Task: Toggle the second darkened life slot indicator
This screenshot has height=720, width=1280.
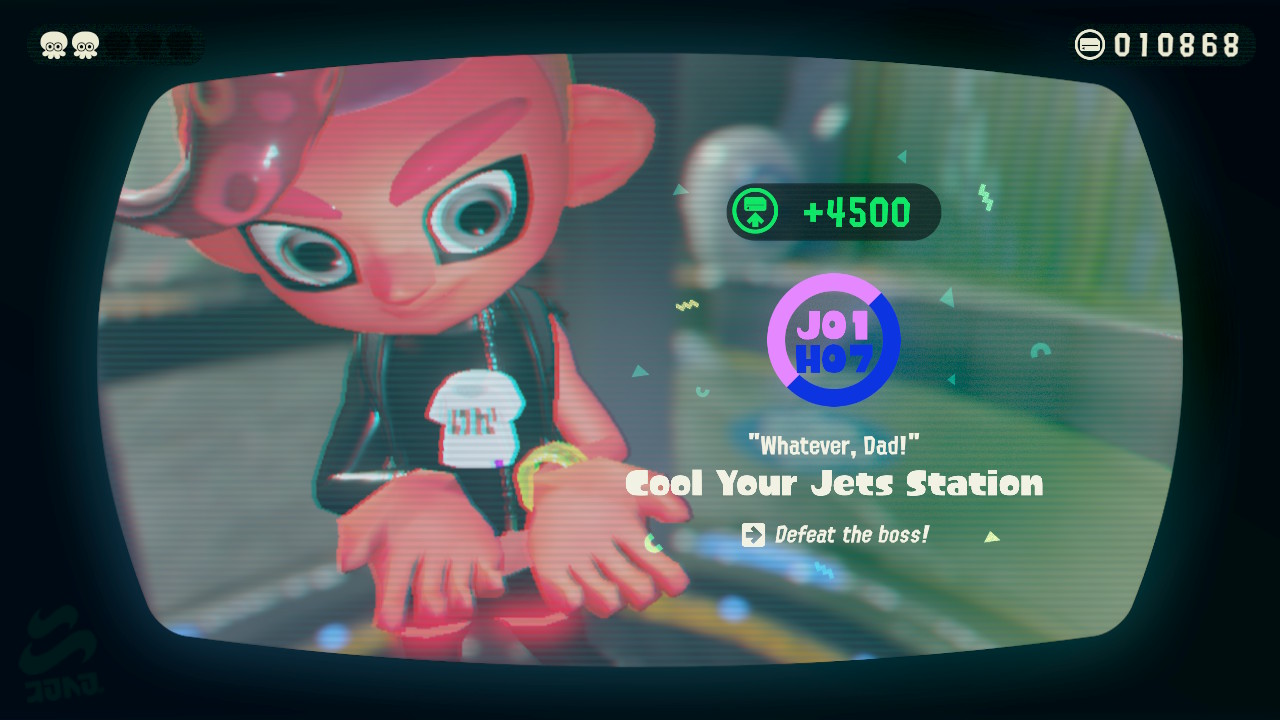Action: click(x=147, y=44)
